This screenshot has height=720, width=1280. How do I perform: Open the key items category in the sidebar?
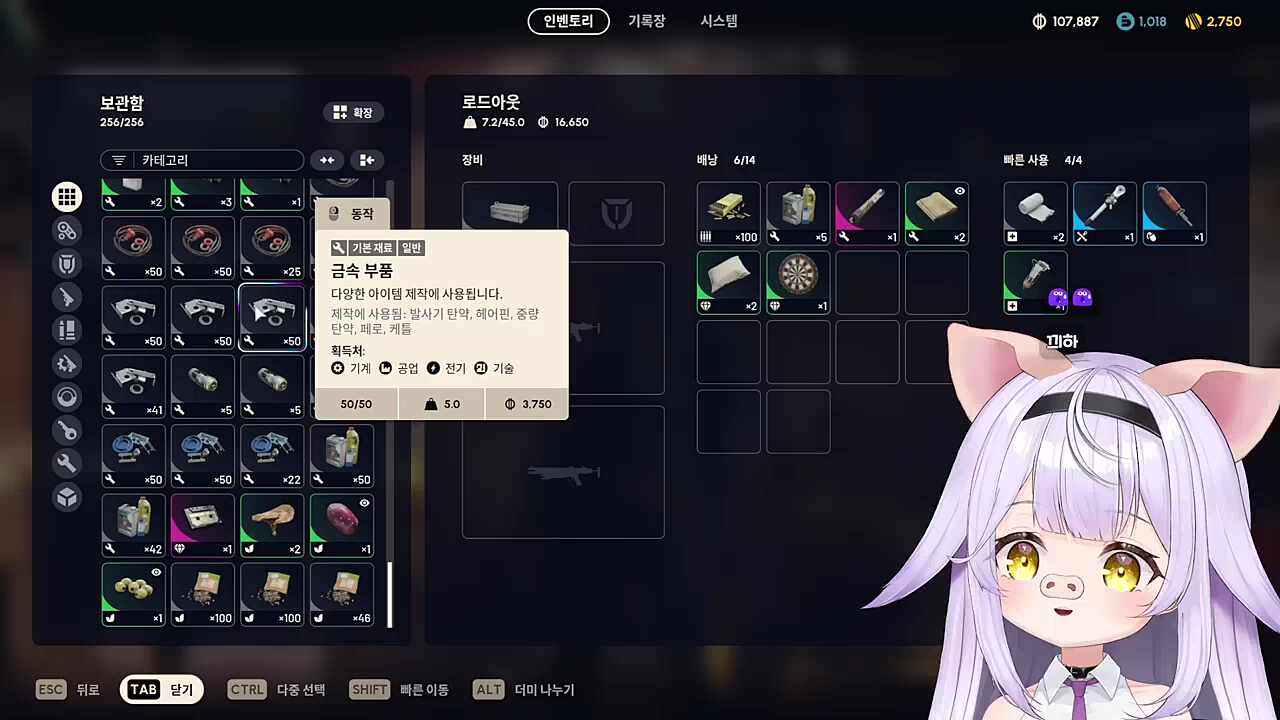click(67, 430)
